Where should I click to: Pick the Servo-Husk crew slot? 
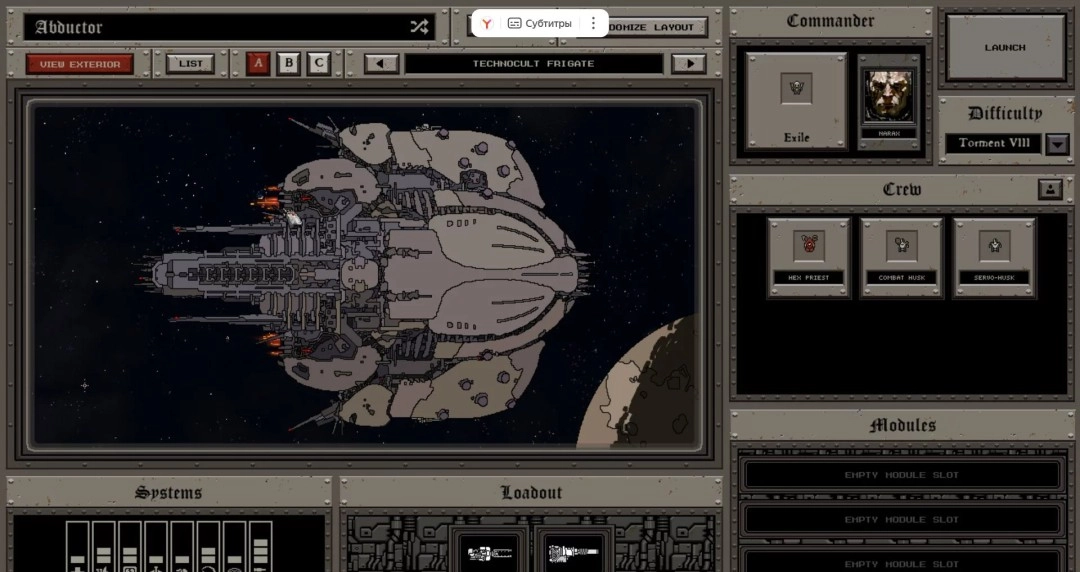994,257
